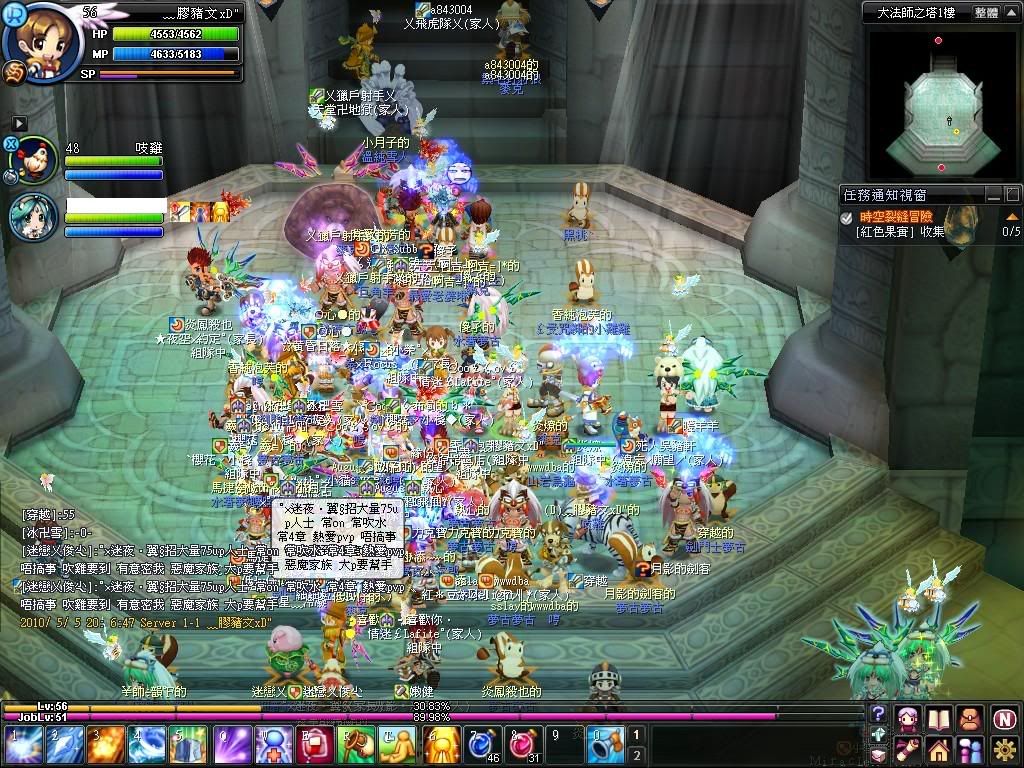Image resolution: width=1024 pixels, height=768 pixels.
Task: Collapse the minimap with the arrow button
Action: [1012, 13]
